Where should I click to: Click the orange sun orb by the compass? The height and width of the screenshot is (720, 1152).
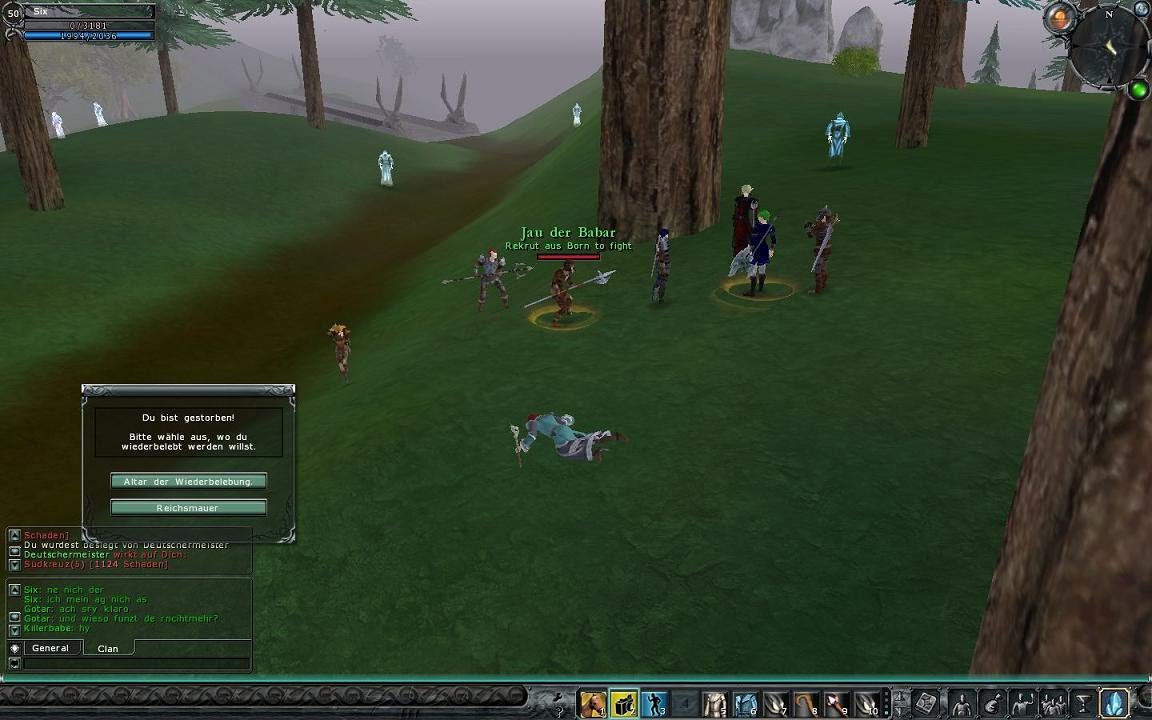point(1059,17)
